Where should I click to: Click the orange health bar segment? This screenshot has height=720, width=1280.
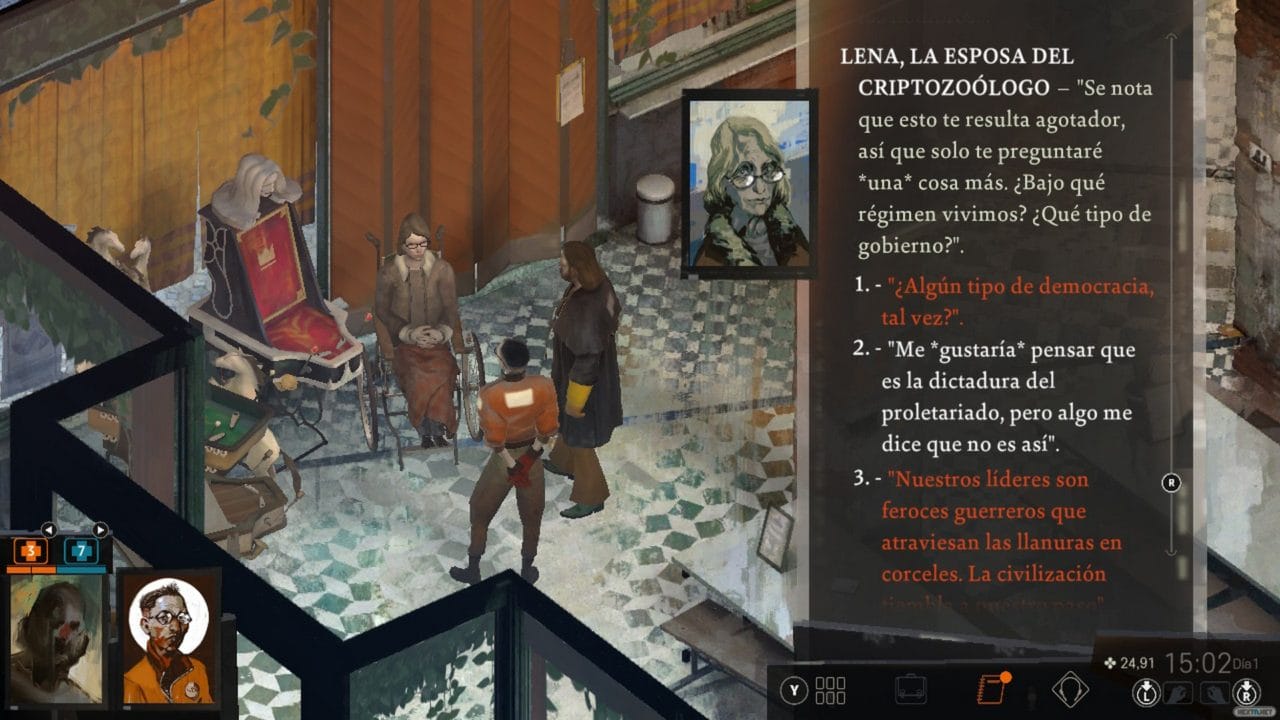[x=30, y=570]
